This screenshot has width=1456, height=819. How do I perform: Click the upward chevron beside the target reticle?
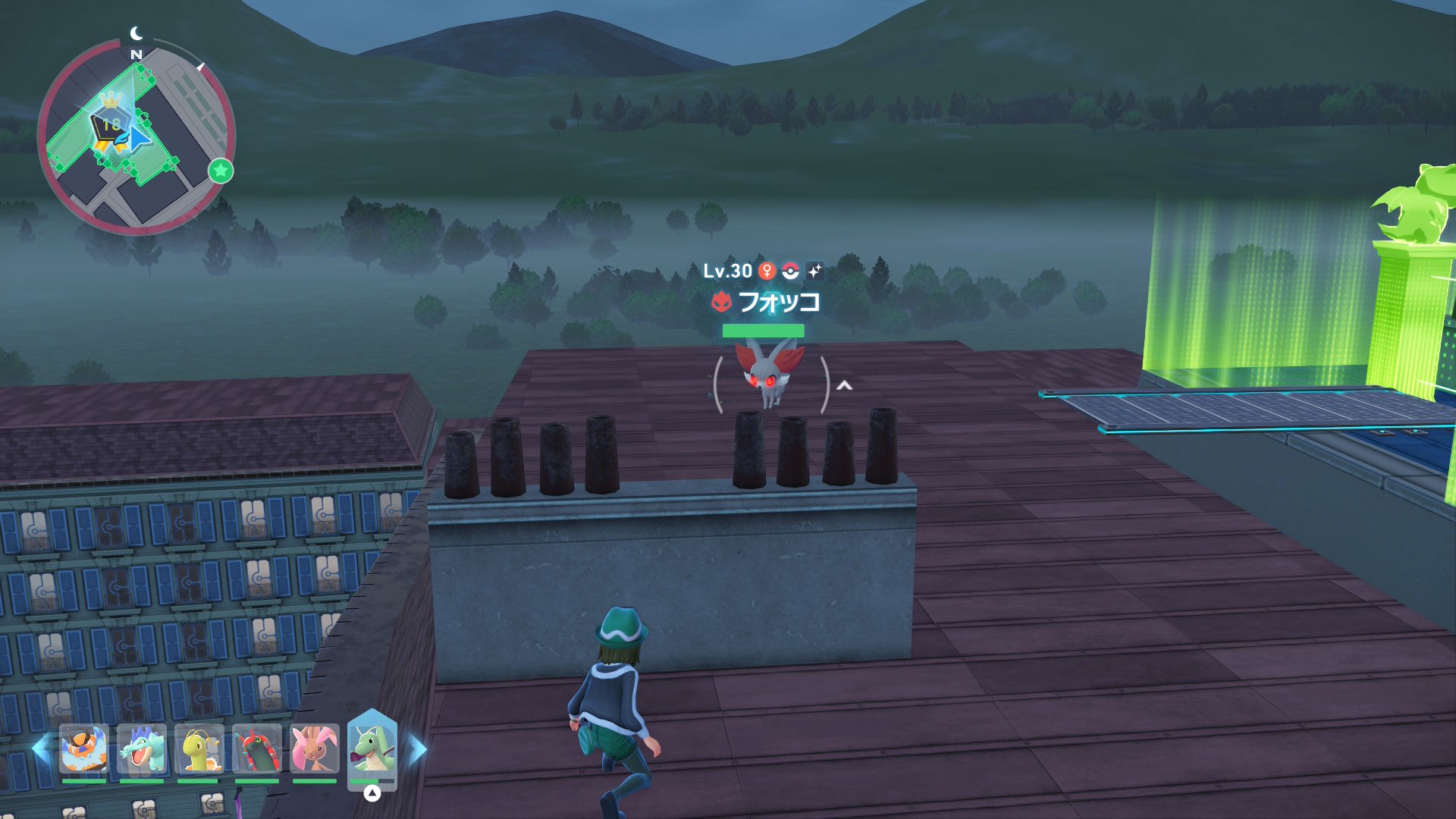pyautogui.click(x=844, y=386)
